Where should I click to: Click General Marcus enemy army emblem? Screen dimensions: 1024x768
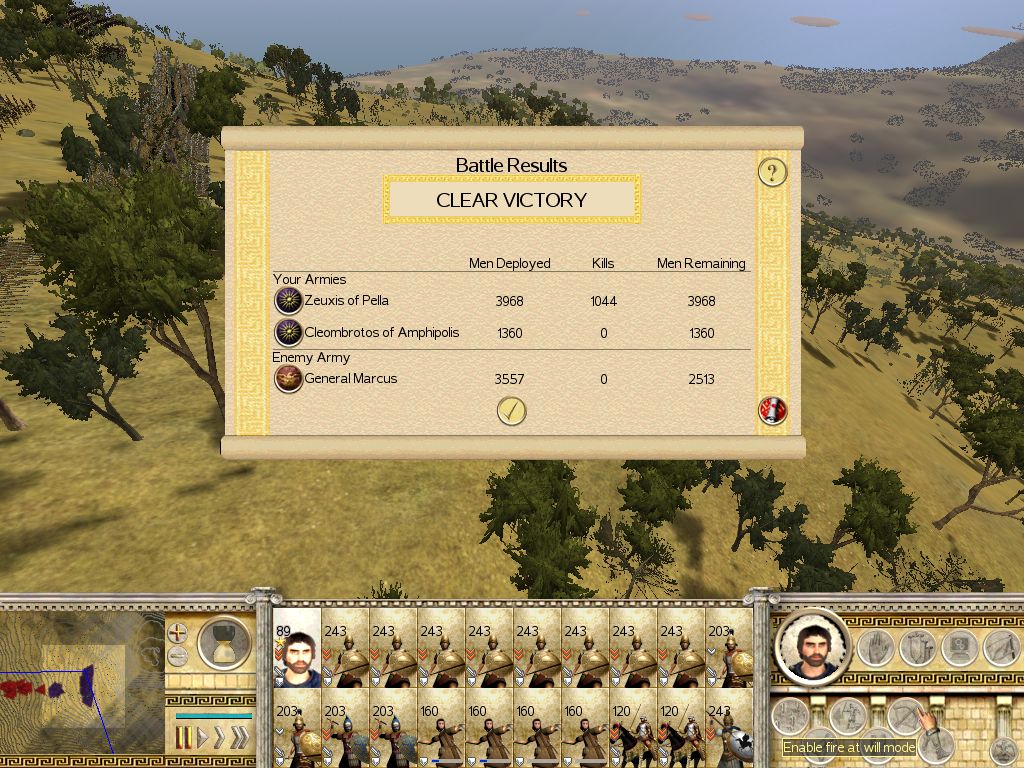click(x=288, y=379)
